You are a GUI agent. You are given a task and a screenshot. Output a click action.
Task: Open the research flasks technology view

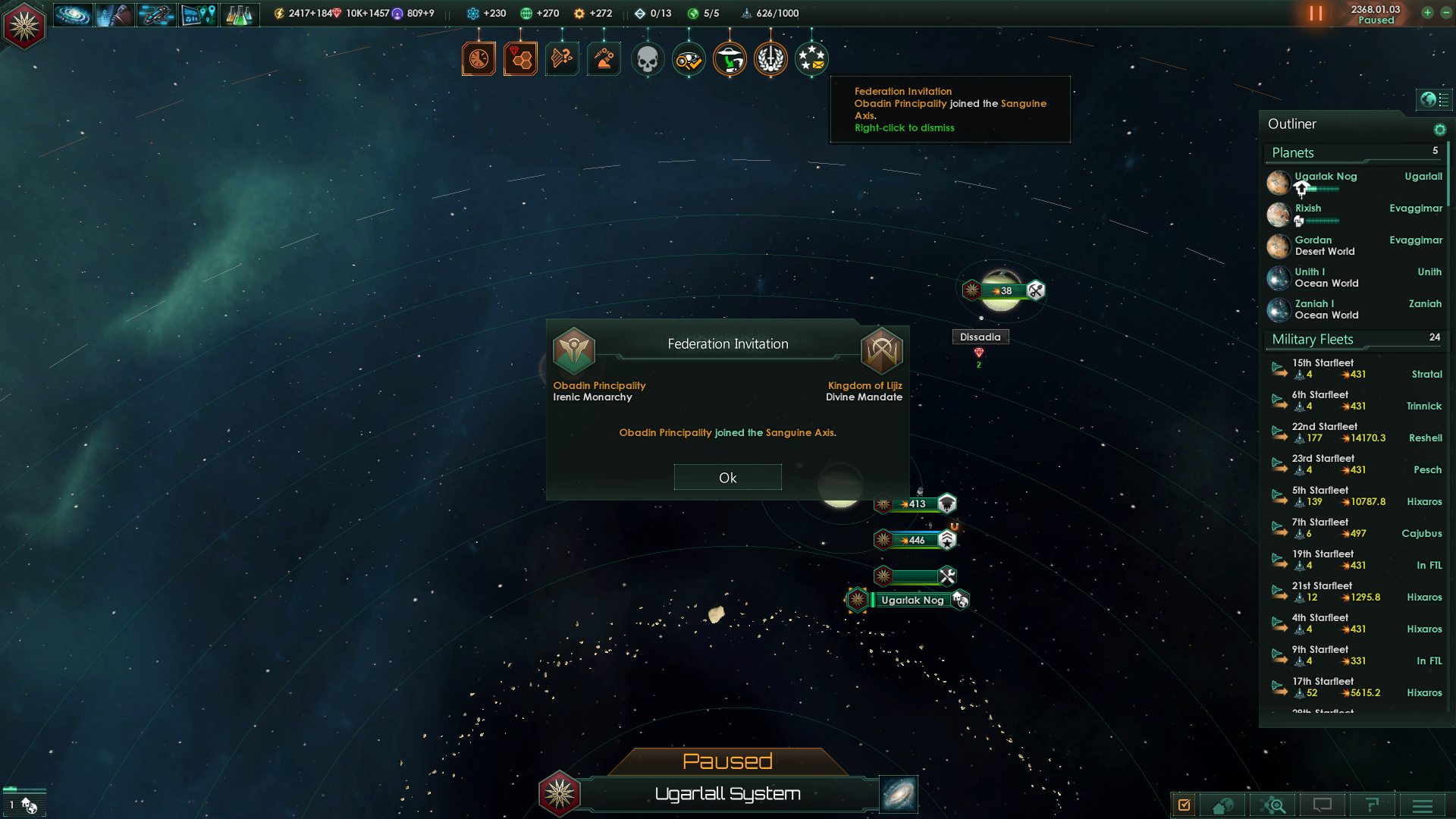point(239,14)
